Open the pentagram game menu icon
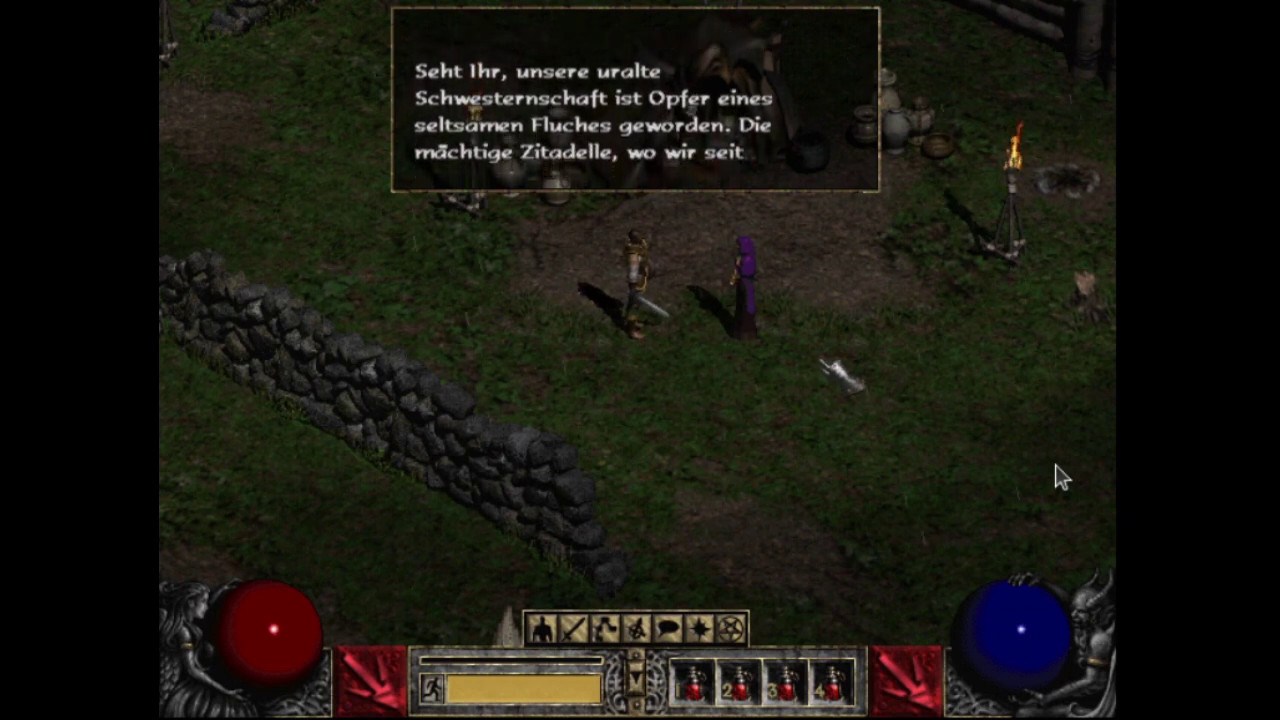 (x=732, y=629)
